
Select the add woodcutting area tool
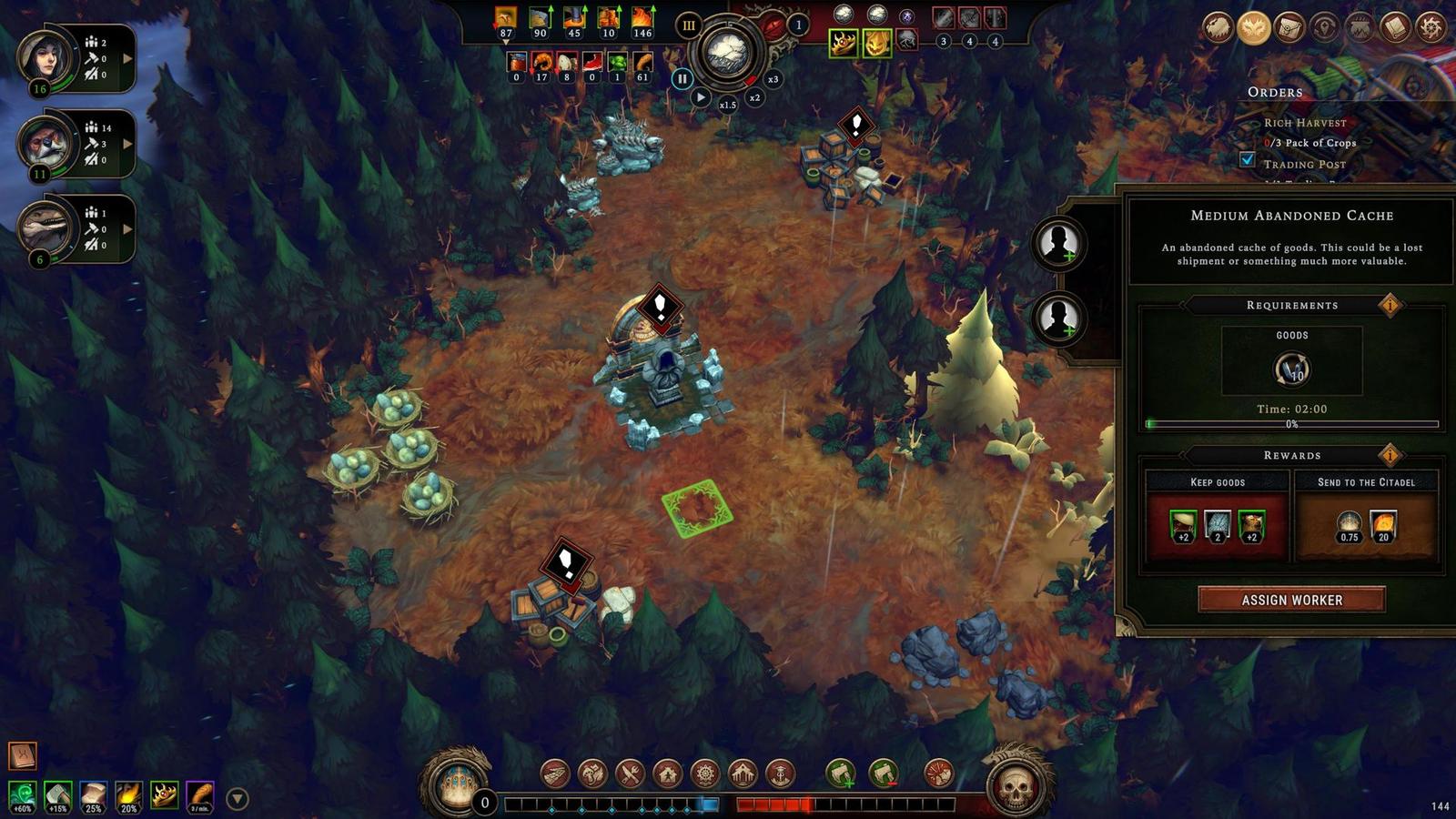[841, 773]
